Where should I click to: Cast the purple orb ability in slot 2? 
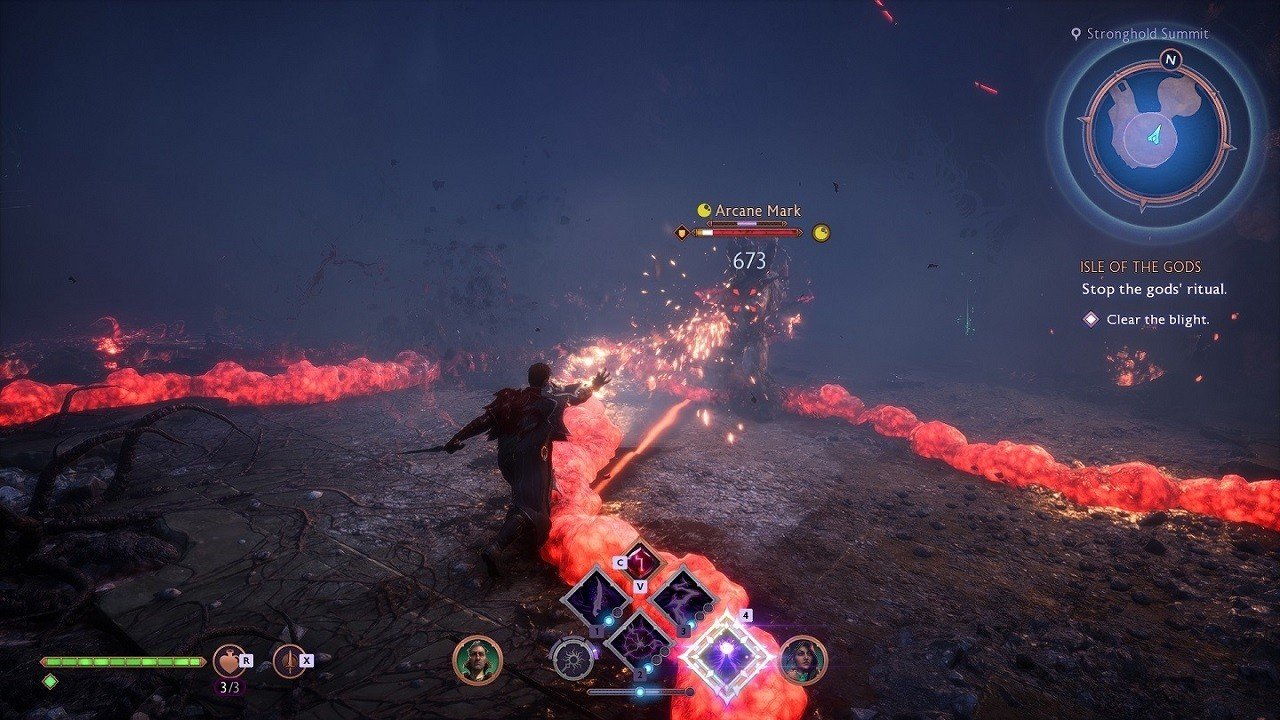click(639, 641)
